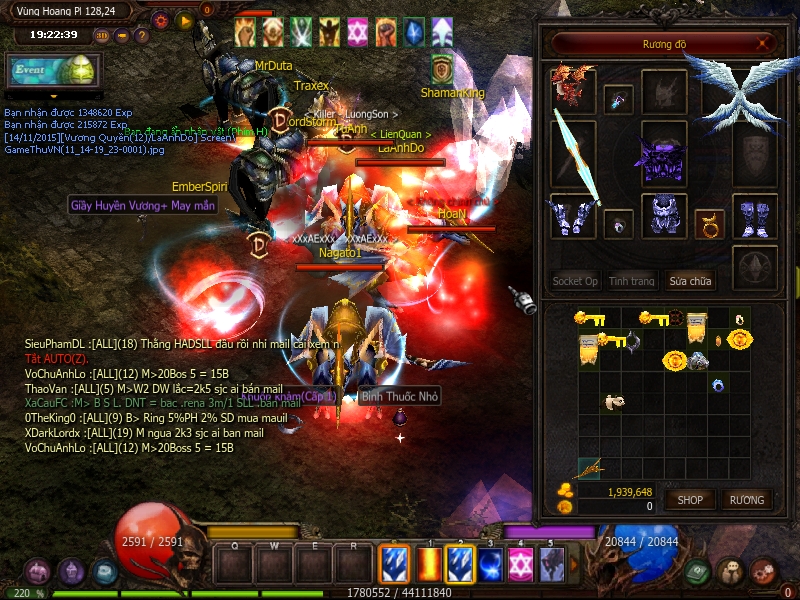Open the Event banner
Screen dimensions: 800x600
pyautogui.click(x=52, y=71)
